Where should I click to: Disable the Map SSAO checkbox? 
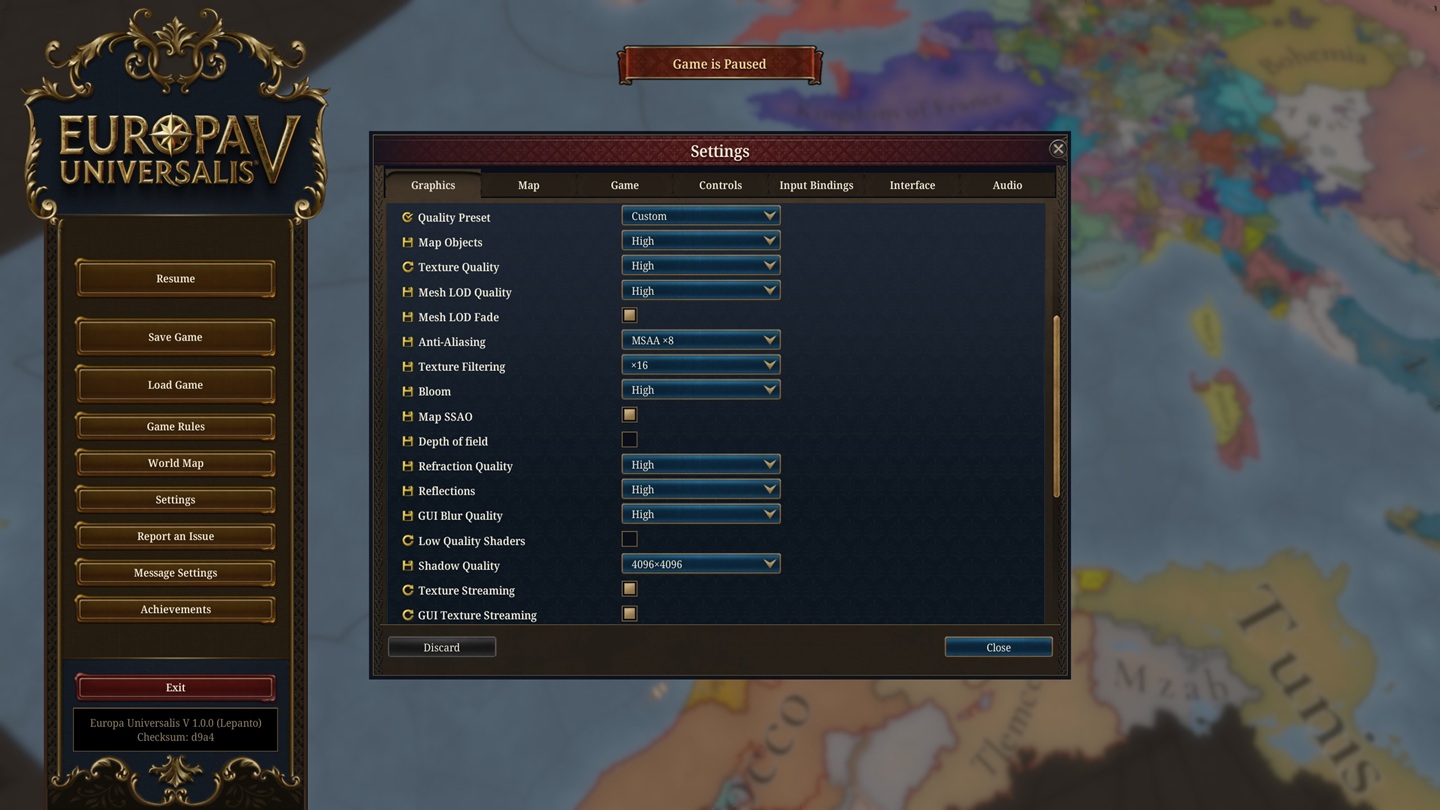pyautogui.click(x=629, y=415)
